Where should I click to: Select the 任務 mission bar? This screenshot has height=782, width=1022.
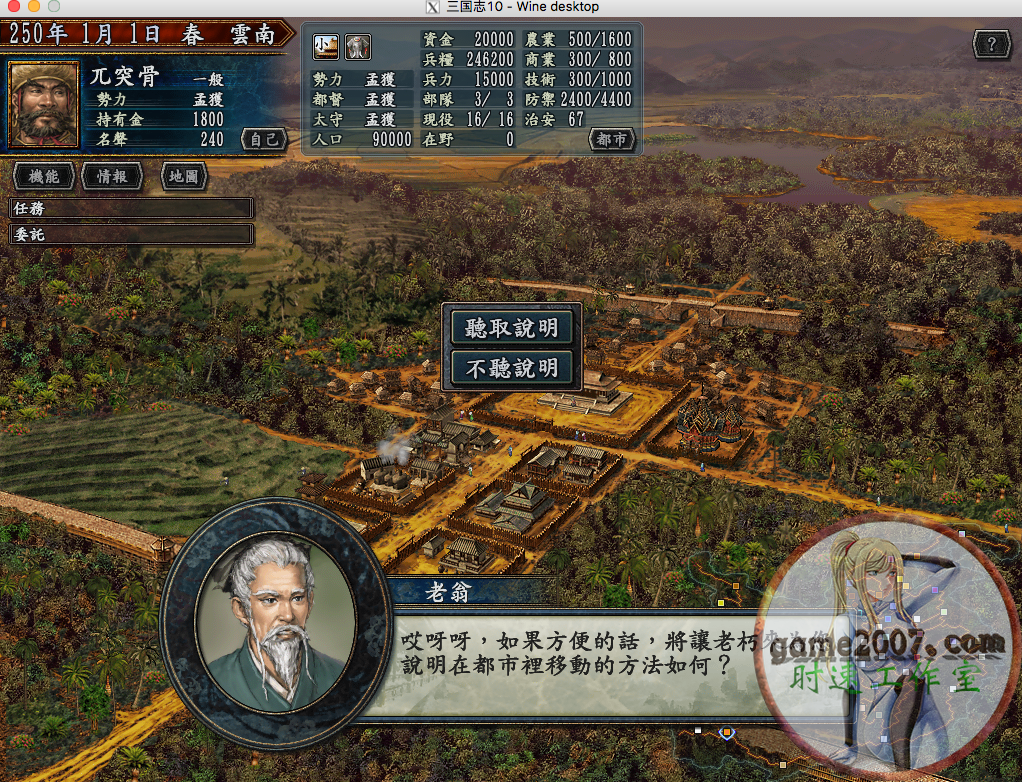coord(131,208)
